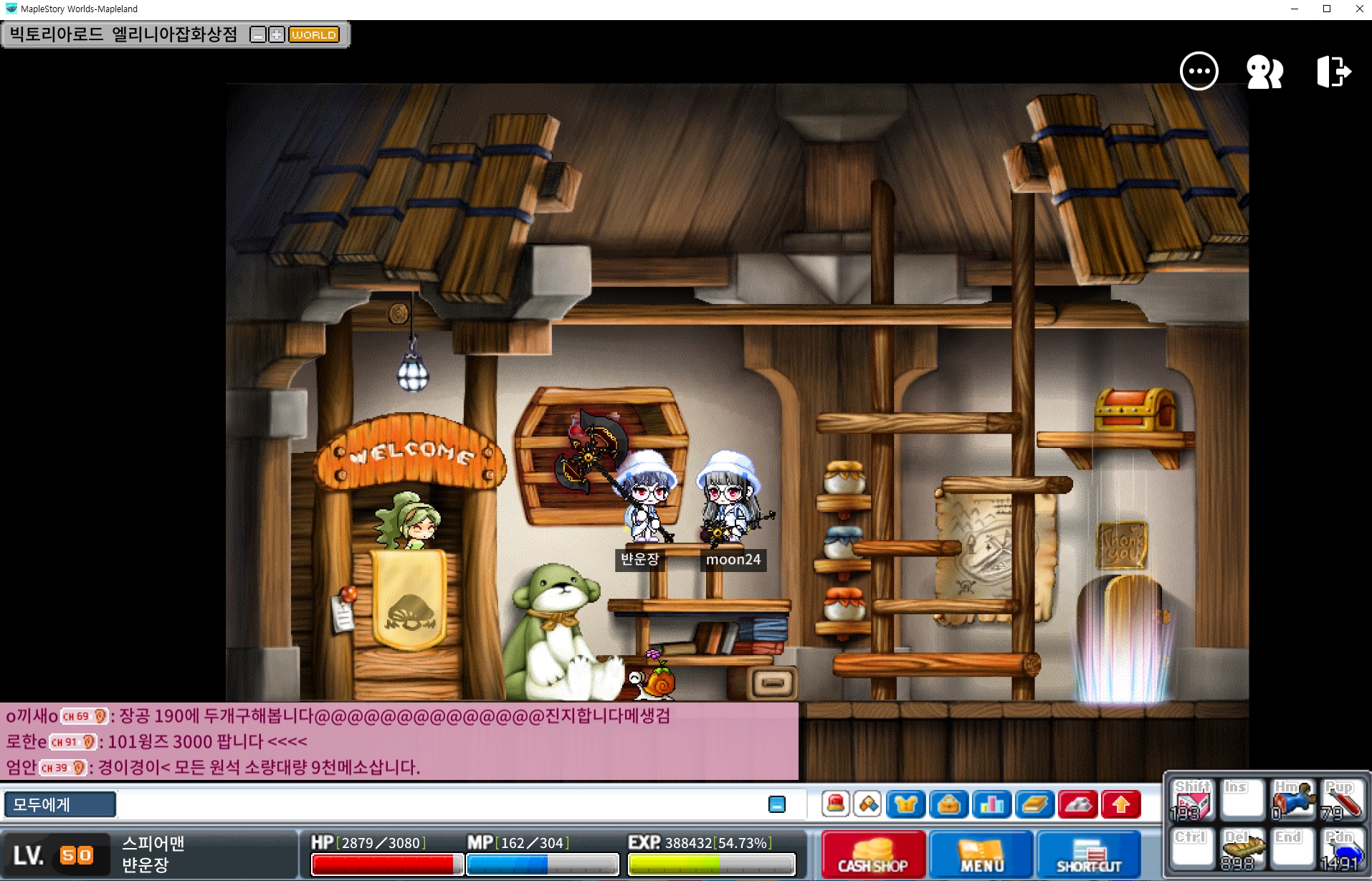
Task: Expand the minimap with the plus button
Action: coord(276,35)
